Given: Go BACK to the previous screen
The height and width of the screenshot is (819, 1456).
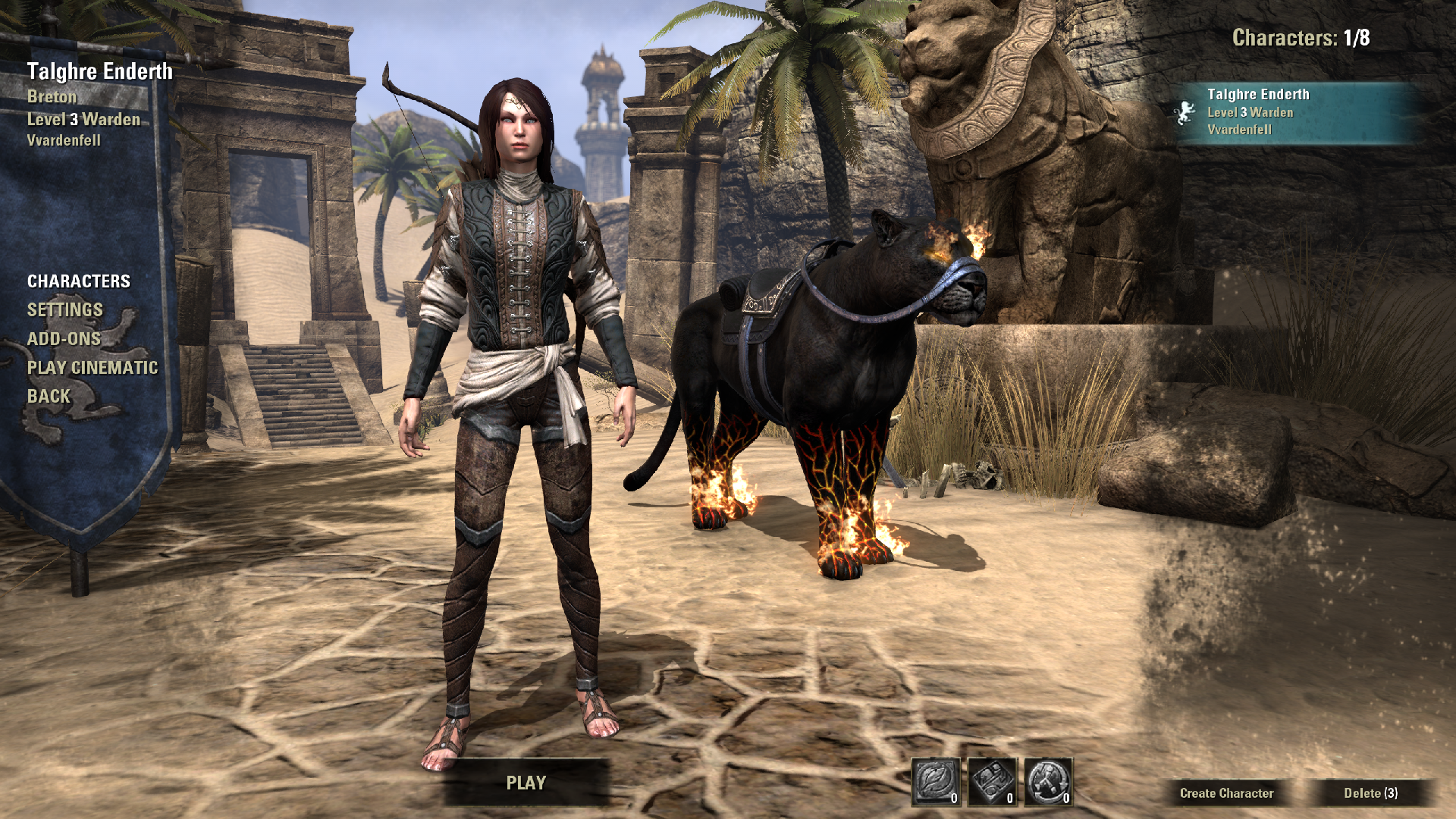Looking at the screenshot, I should (x=49, y=397).
